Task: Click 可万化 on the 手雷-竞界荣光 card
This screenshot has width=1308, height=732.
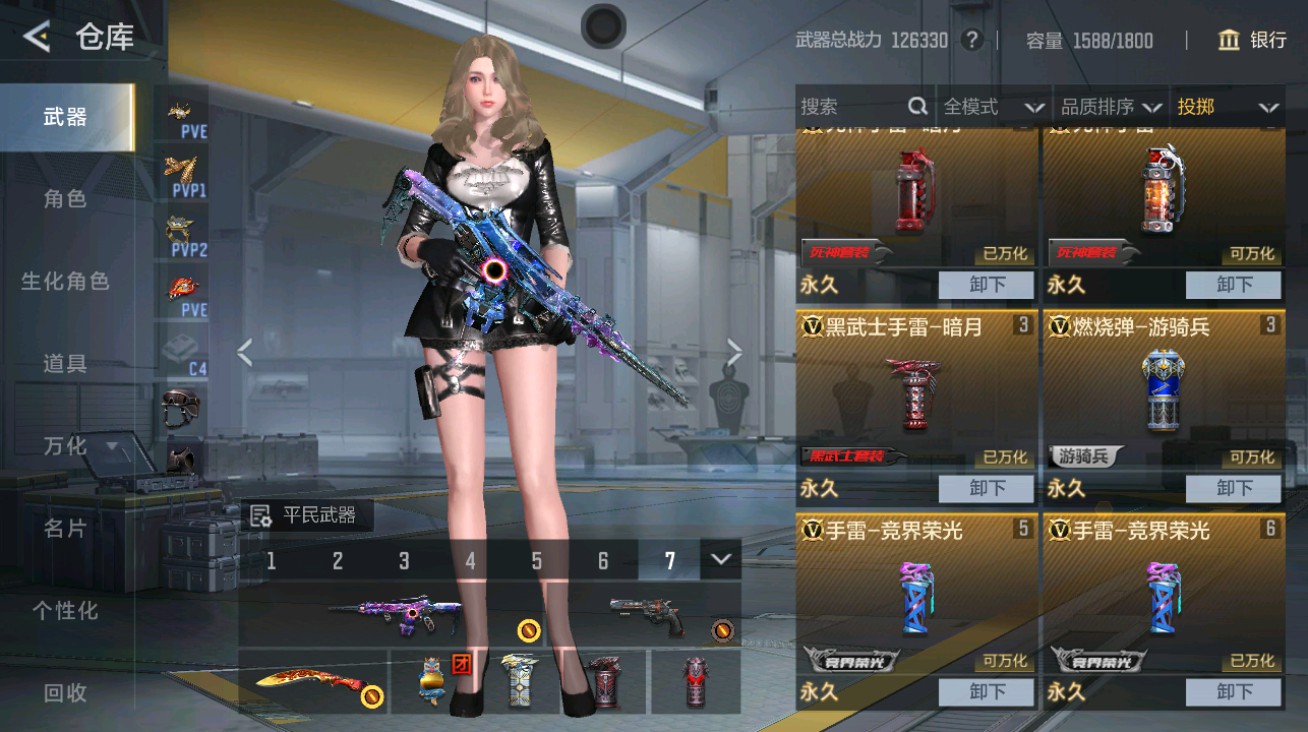Action: click(x=1005, y=661)
